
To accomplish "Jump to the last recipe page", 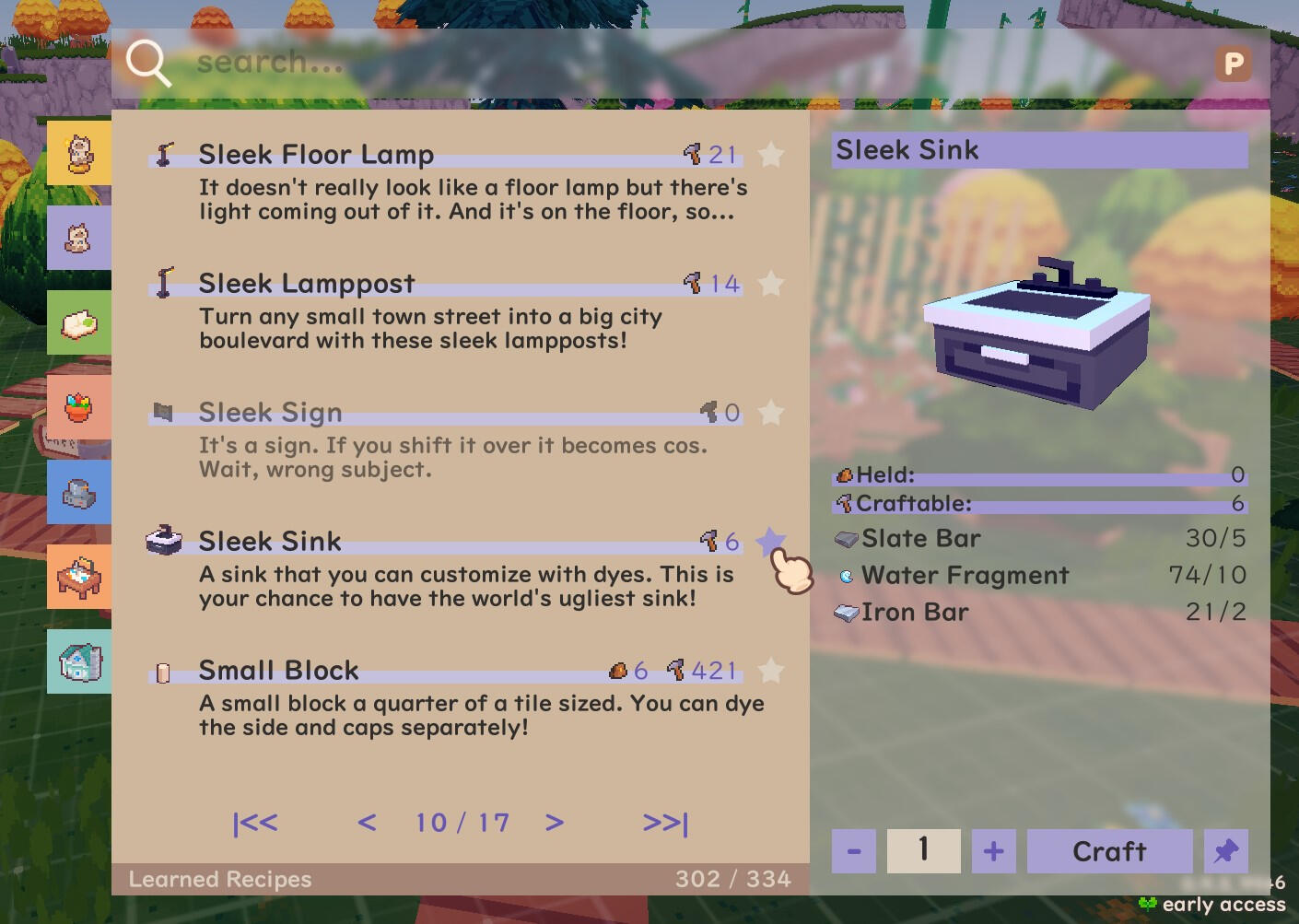I will tap(665, 823).
